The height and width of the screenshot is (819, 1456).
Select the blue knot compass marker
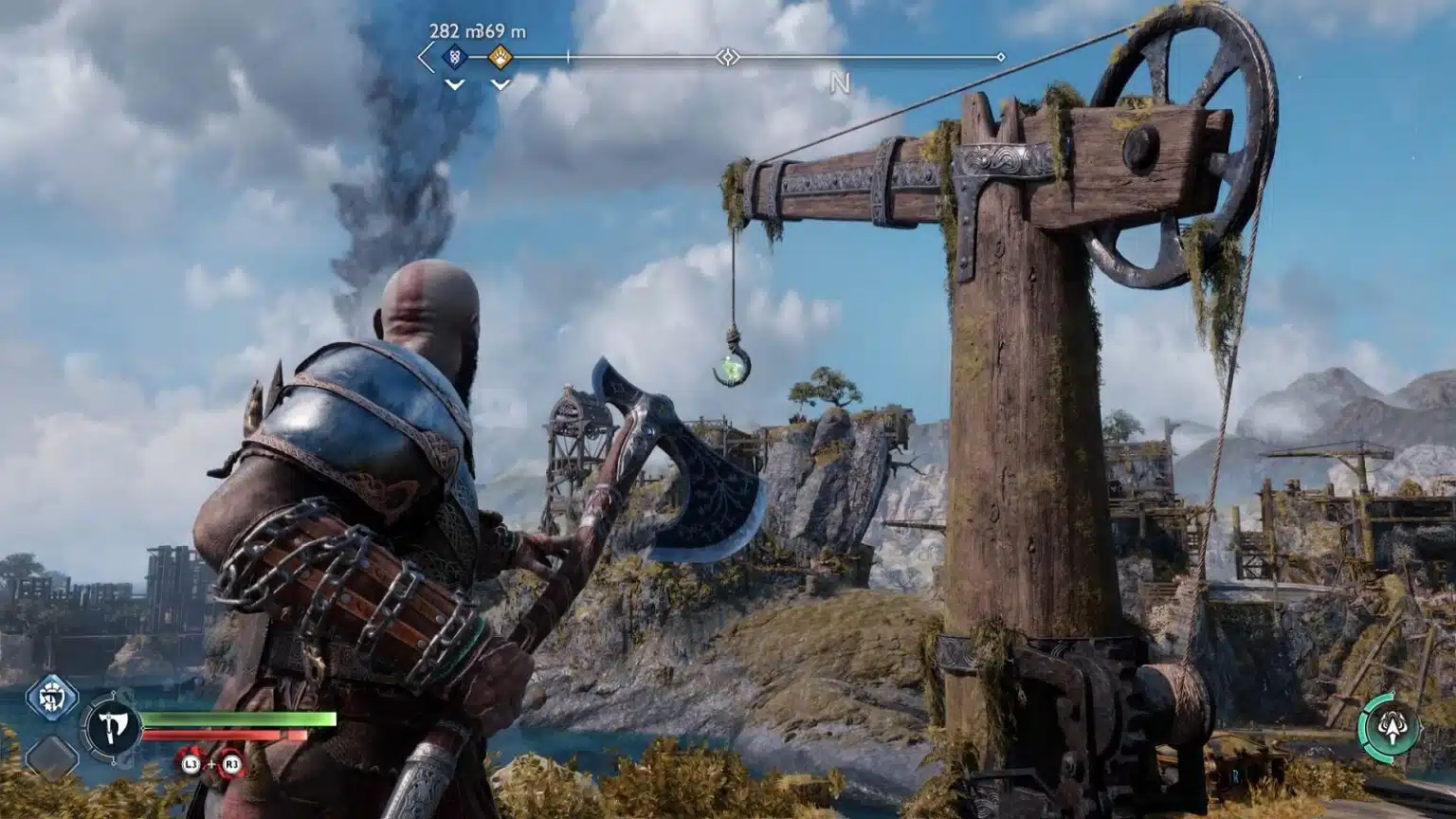(455, 58)
